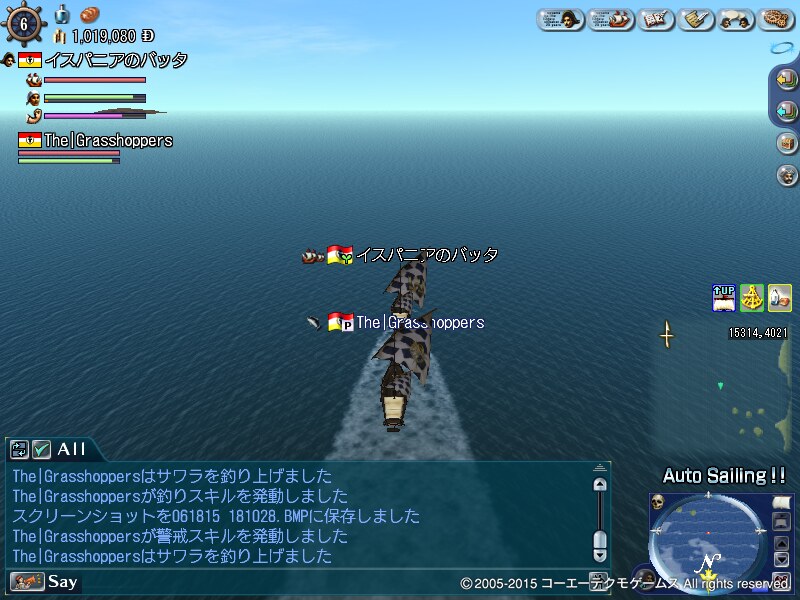Select the UP ship skill icon
800x600 pixels.
pos(724,298)
